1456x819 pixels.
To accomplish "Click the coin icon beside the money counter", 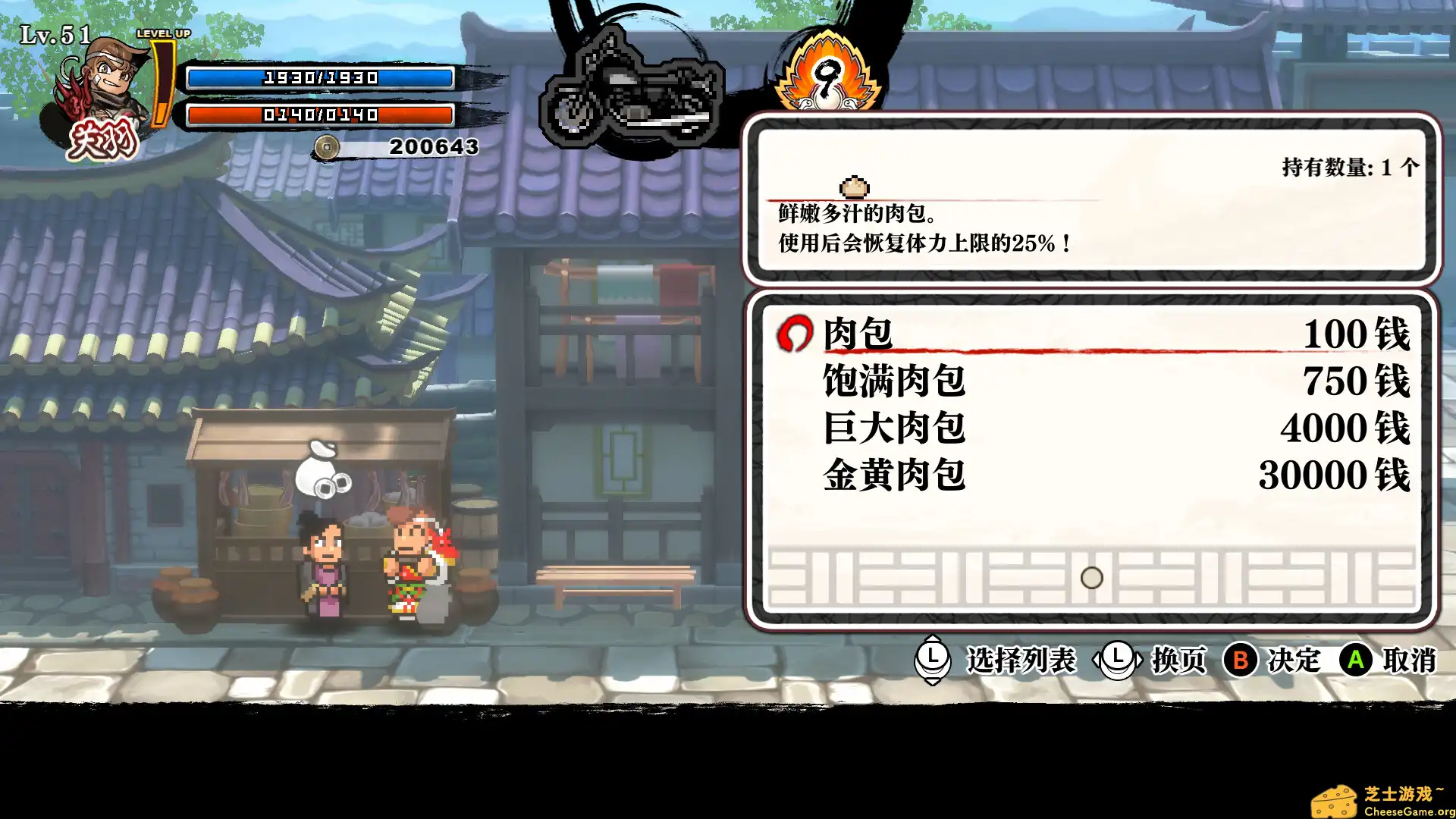I will 329,148.
